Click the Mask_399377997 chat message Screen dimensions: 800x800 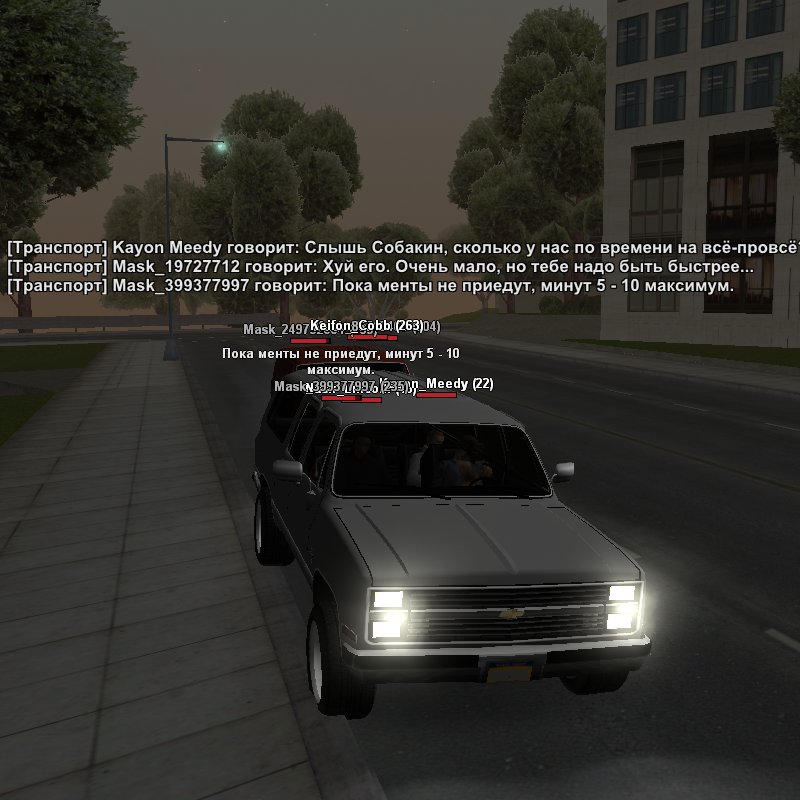pyautogui.click(x=370, y=286)
